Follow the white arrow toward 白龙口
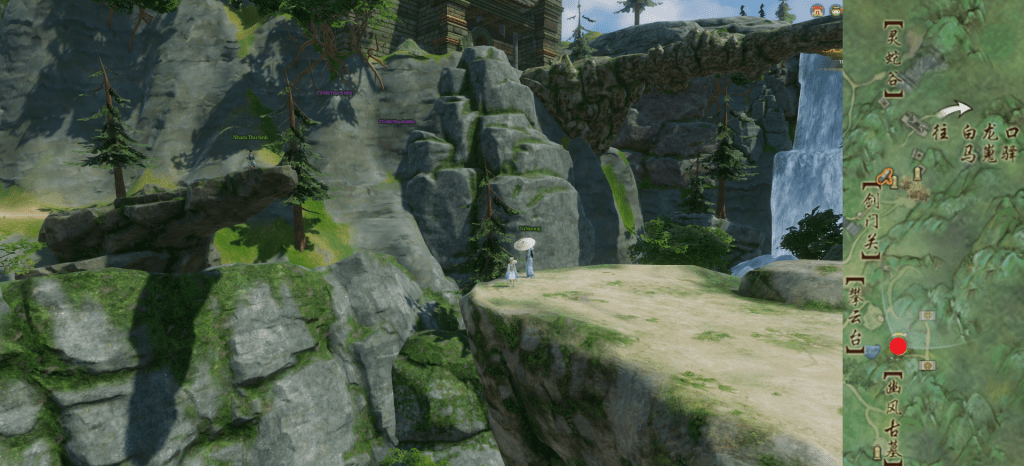Viewport: 1024px width, 466px height. (957, 109)
